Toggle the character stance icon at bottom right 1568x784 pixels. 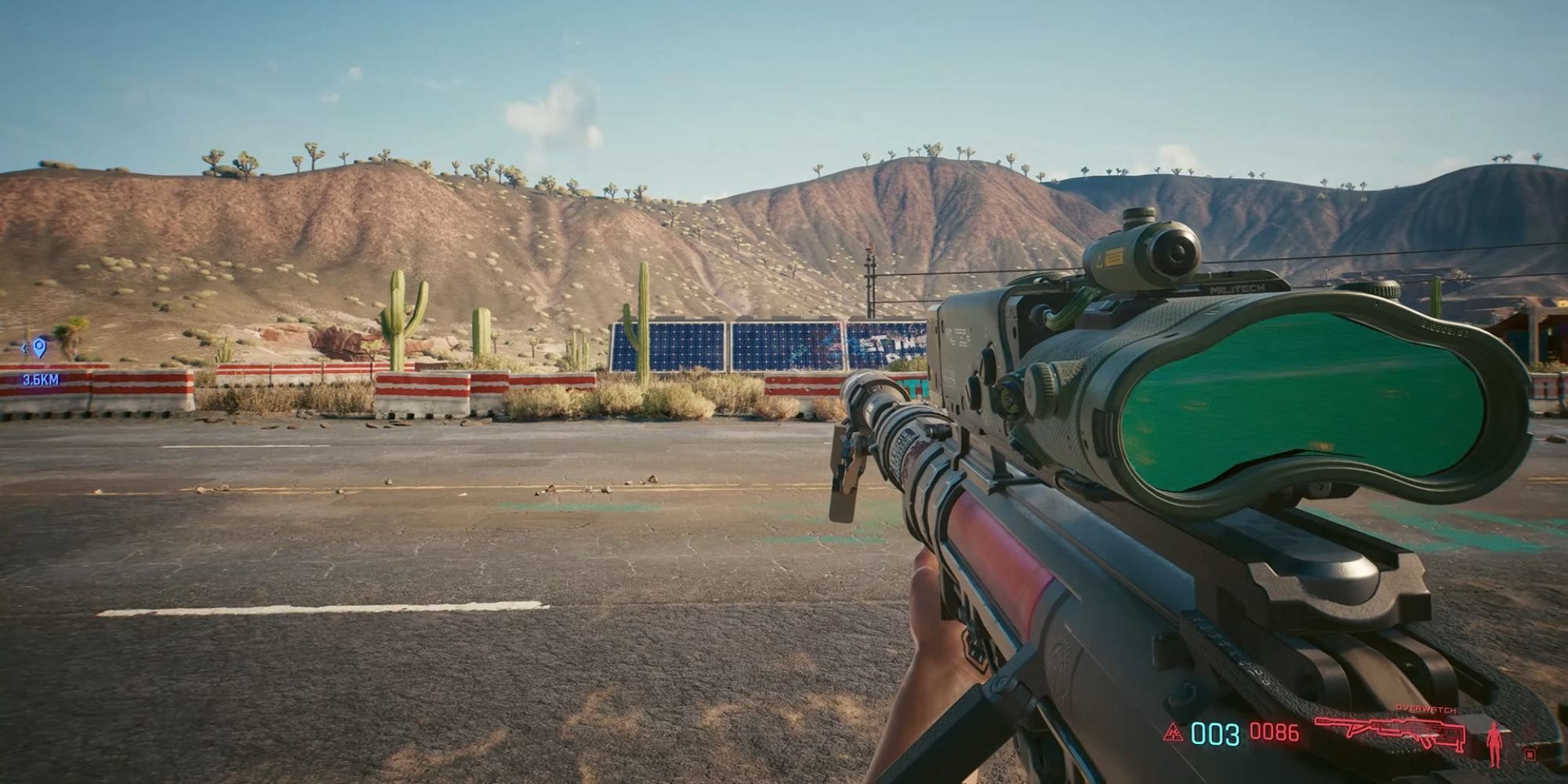tap(1495, 746)
